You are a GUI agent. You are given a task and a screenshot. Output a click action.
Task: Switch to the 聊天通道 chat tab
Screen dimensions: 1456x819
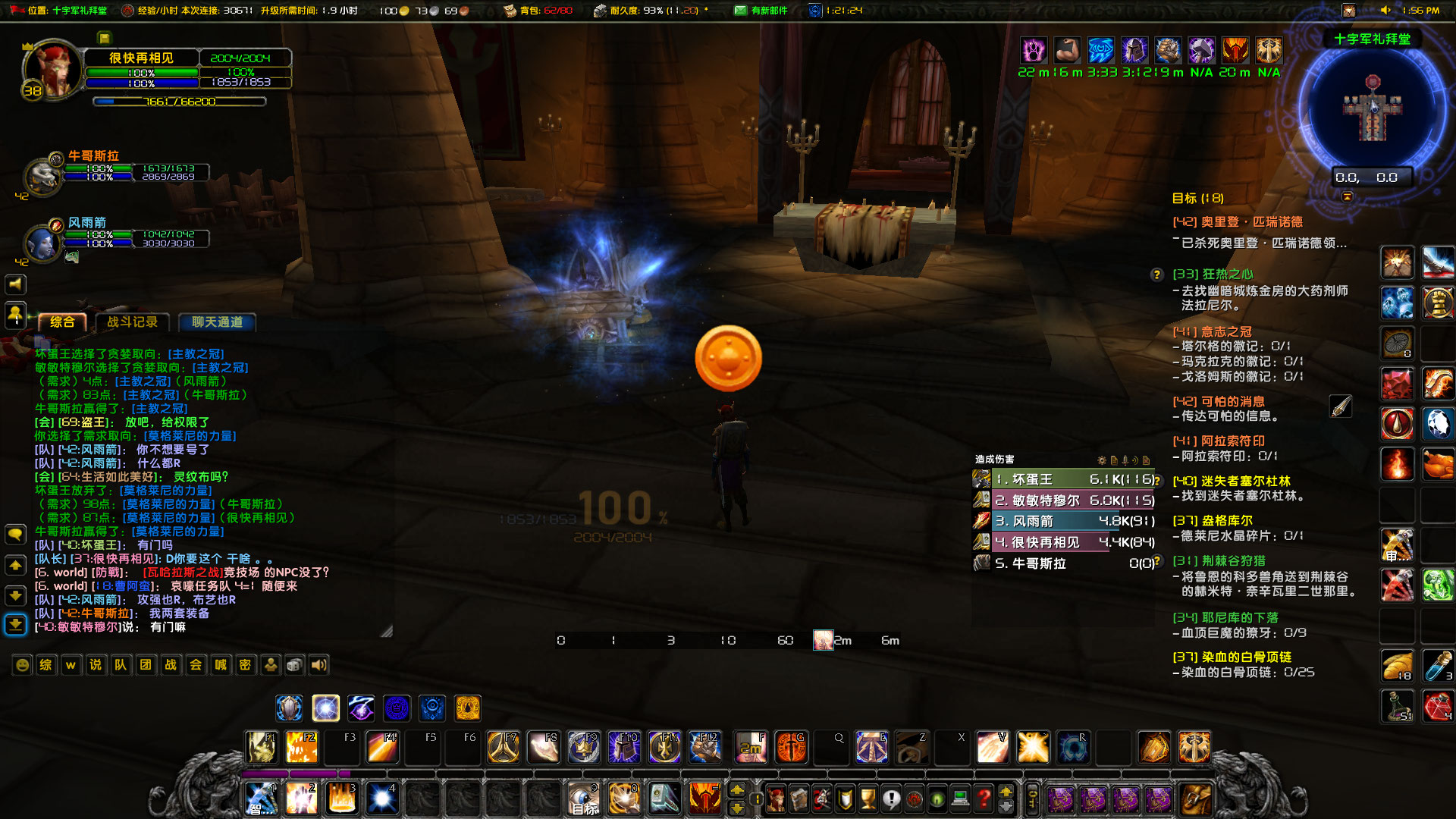[216, 322]
